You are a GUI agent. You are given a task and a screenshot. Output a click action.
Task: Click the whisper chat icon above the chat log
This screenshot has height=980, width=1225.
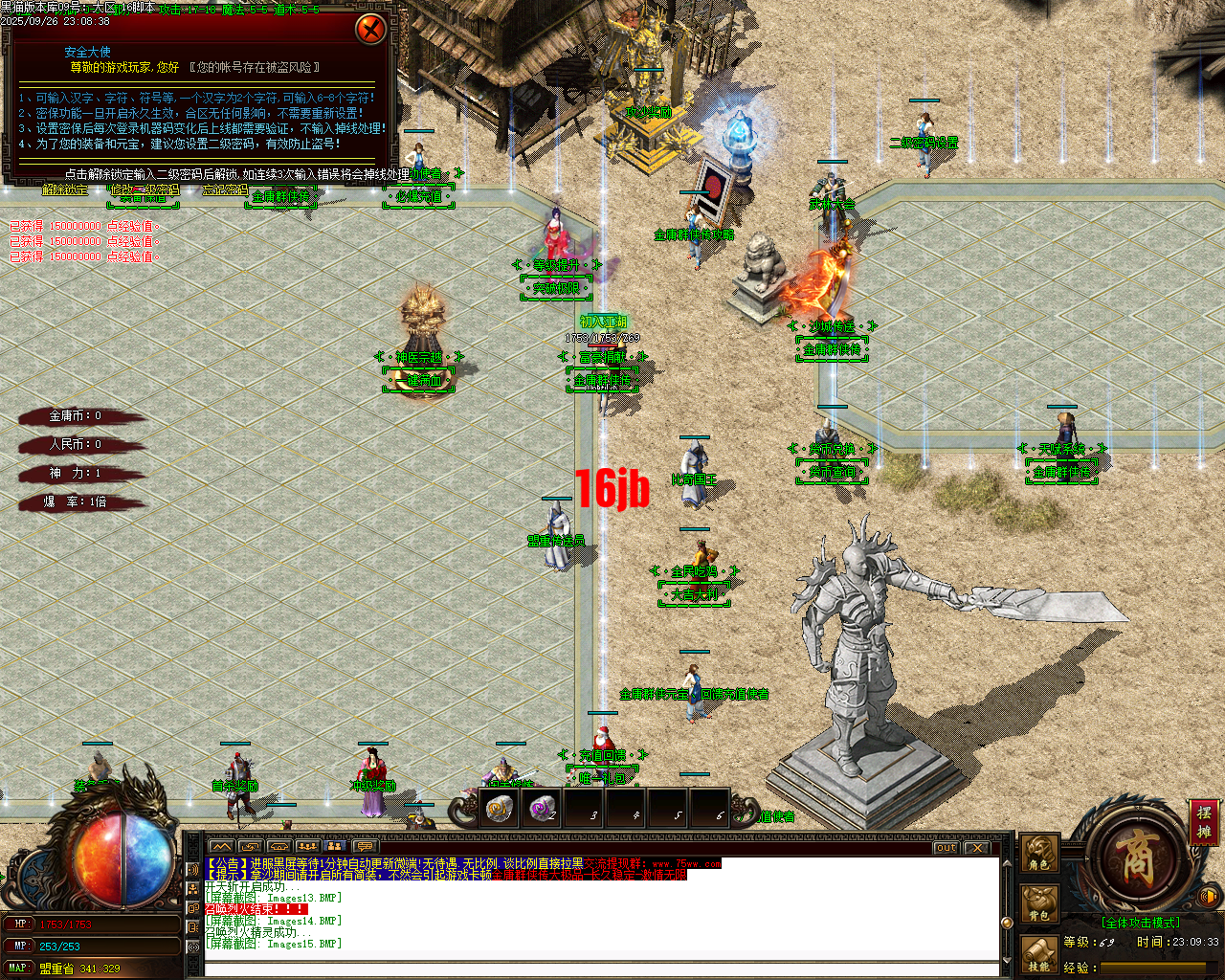tap(252, 847)
